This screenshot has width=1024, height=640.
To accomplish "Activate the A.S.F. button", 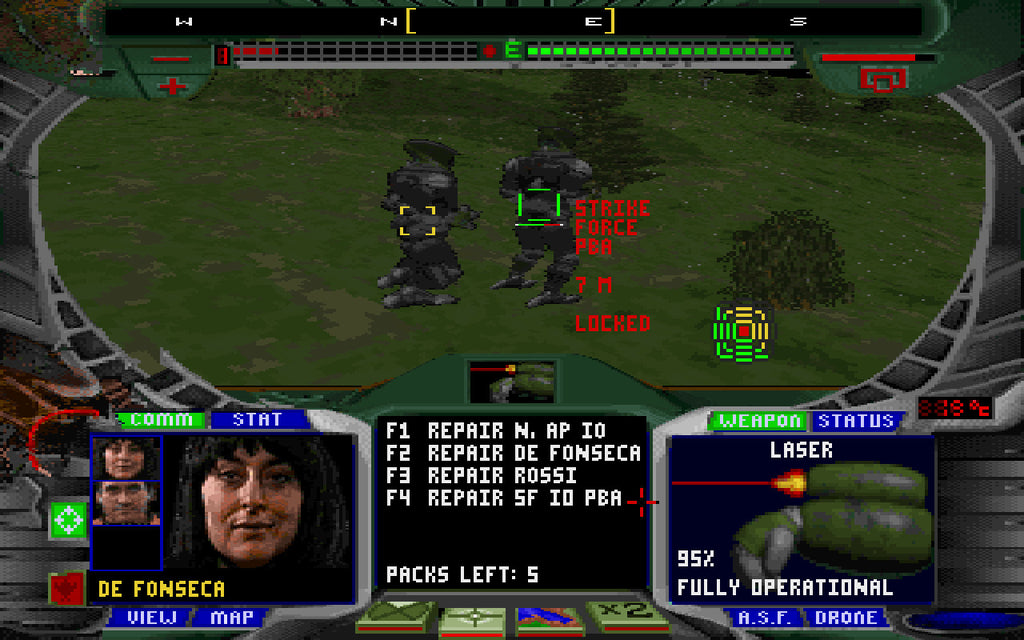I will [765, 618].
